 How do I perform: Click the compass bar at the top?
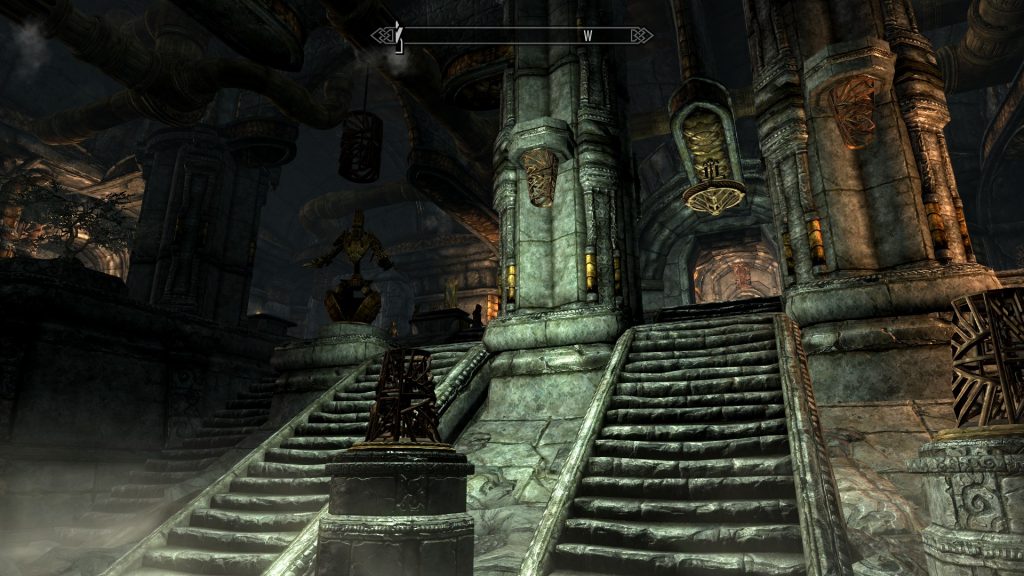[512, 36]
